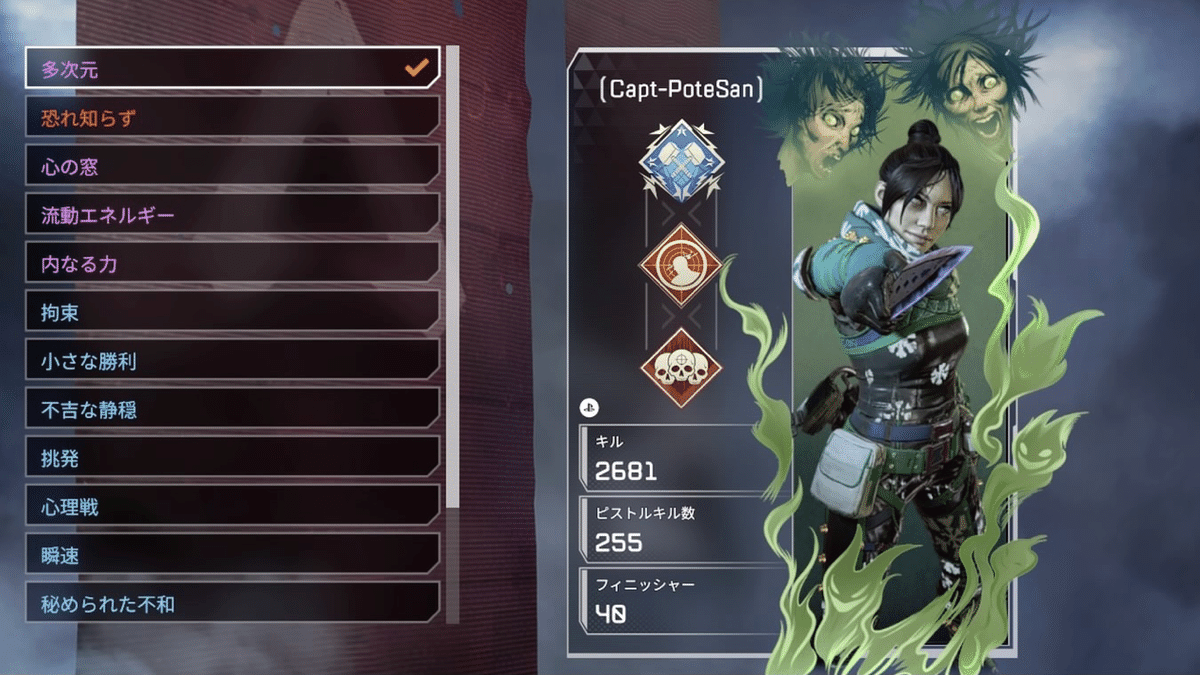Choose 小さな勝利 from the list
Viewport: 1200px width, 675px height.
(232, 362)
